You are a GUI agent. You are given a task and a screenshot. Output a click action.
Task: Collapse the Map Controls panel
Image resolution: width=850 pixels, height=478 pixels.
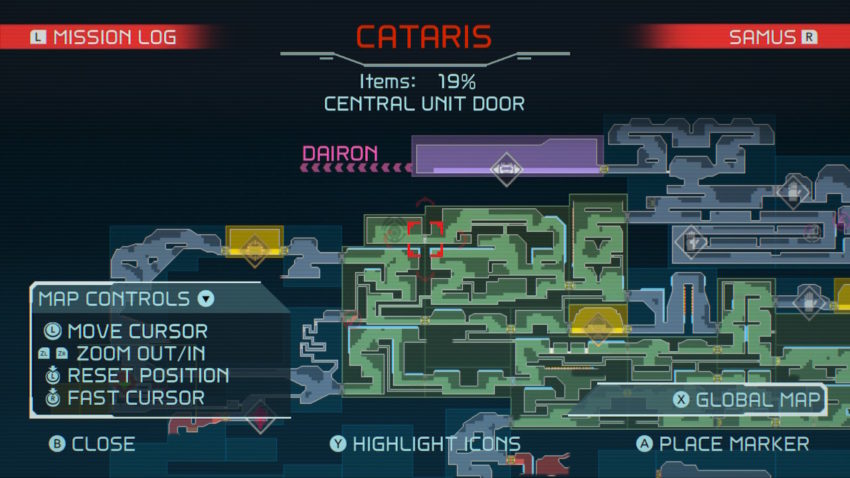206,298
